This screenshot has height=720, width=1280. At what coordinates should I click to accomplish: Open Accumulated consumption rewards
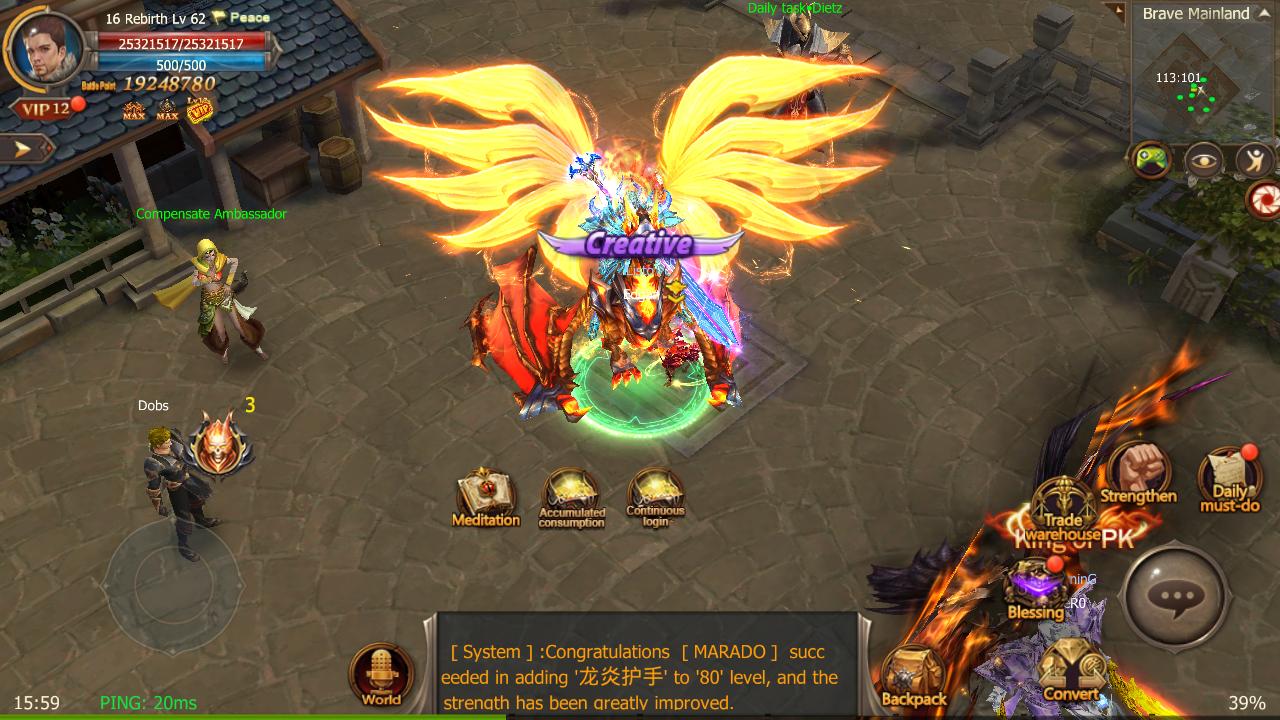tap(572, 496)
